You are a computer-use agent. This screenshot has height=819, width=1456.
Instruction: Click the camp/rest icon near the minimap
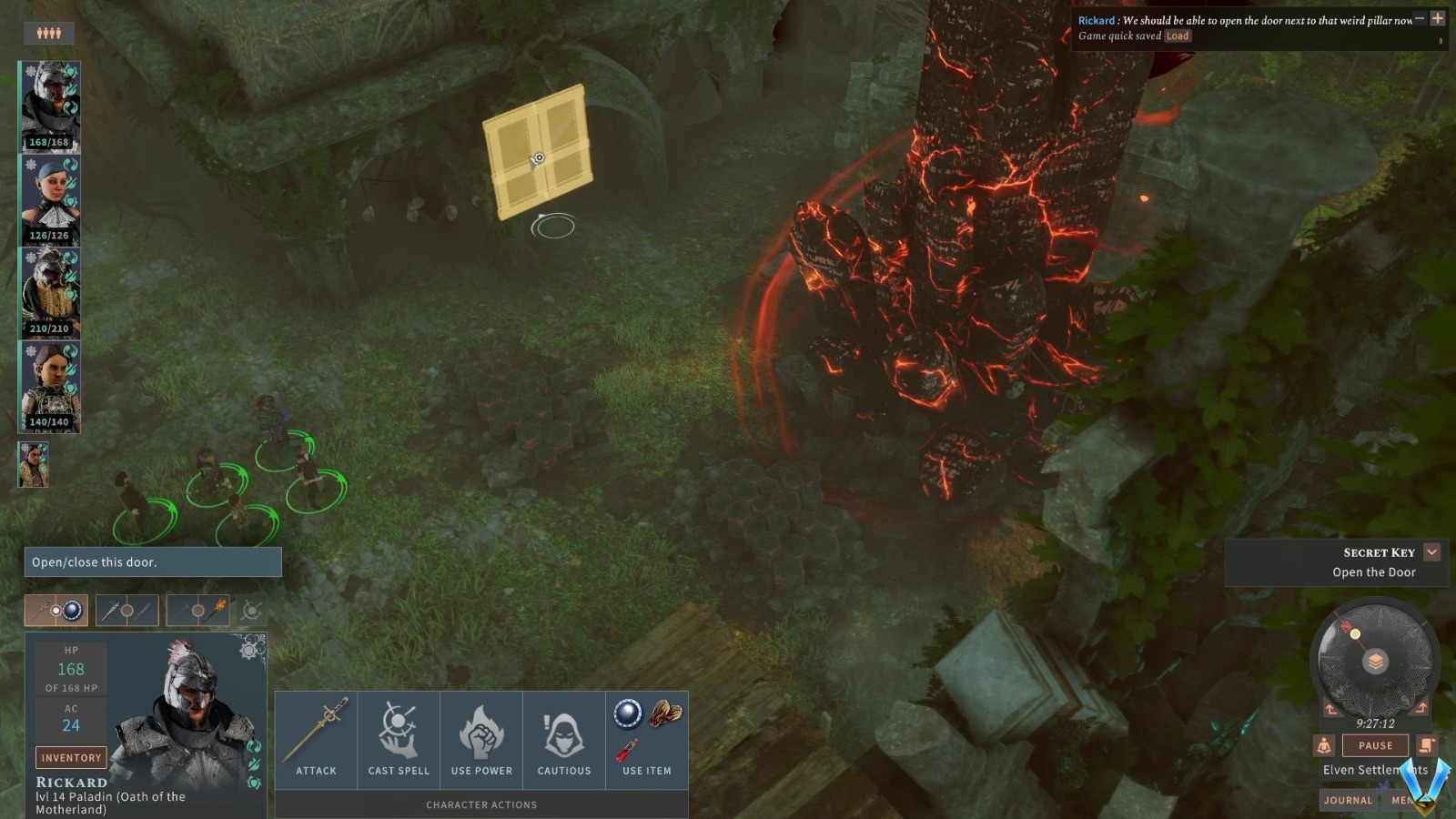coord(1325,745)
